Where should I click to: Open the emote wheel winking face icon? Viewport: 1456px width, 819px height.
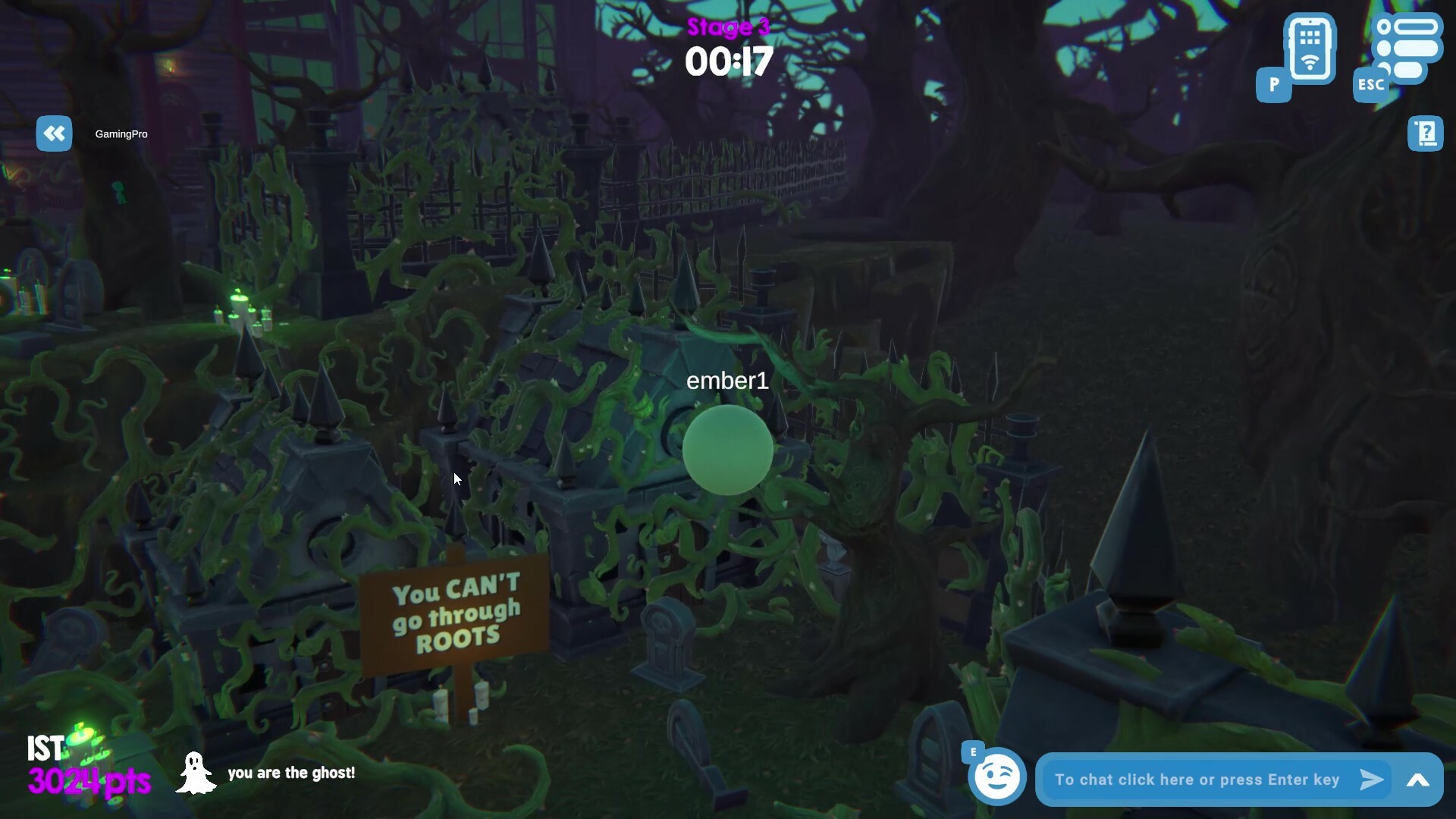997,776
